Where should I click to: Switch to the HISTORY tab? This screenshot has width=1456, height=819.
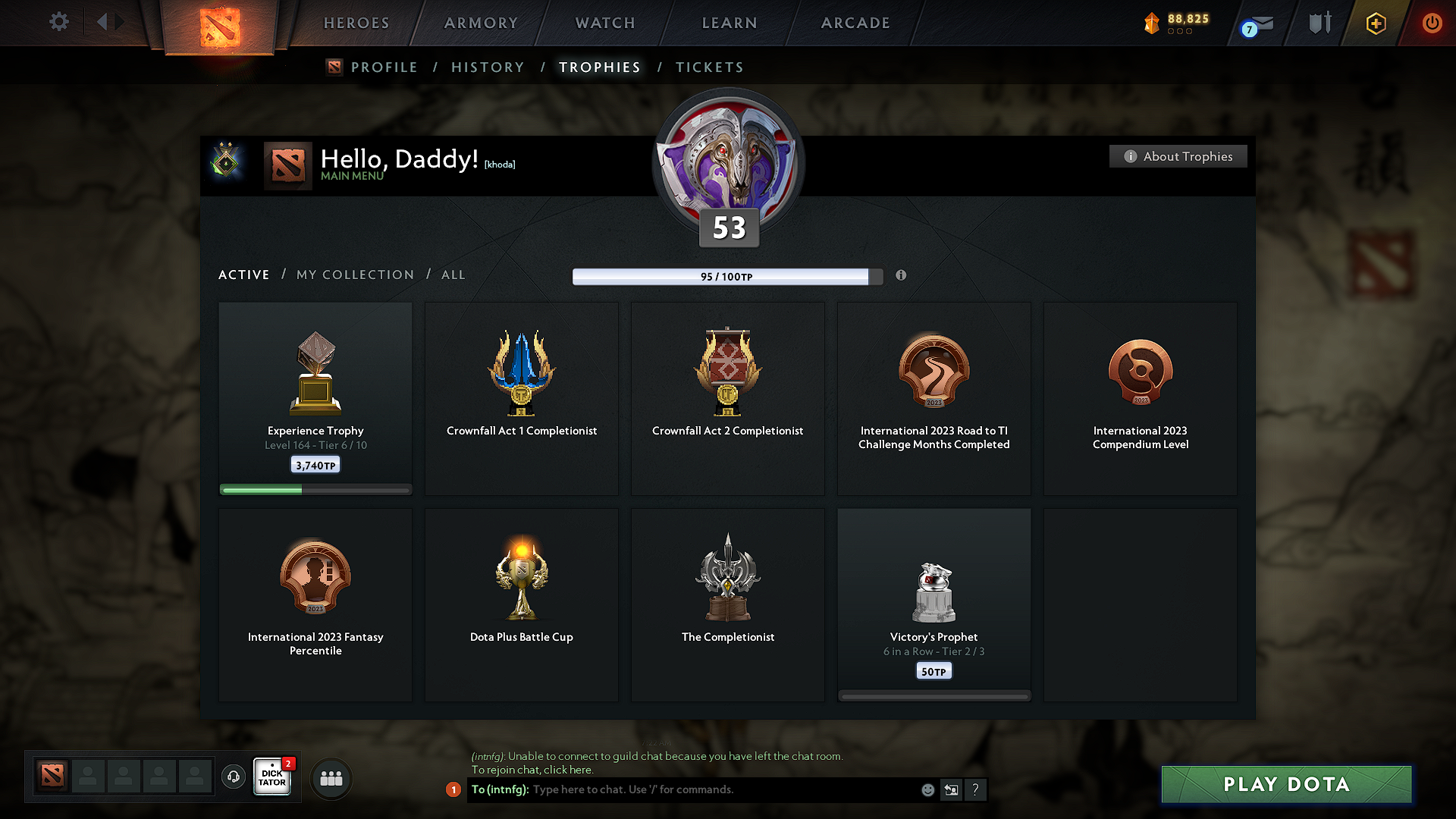(488, 67)
